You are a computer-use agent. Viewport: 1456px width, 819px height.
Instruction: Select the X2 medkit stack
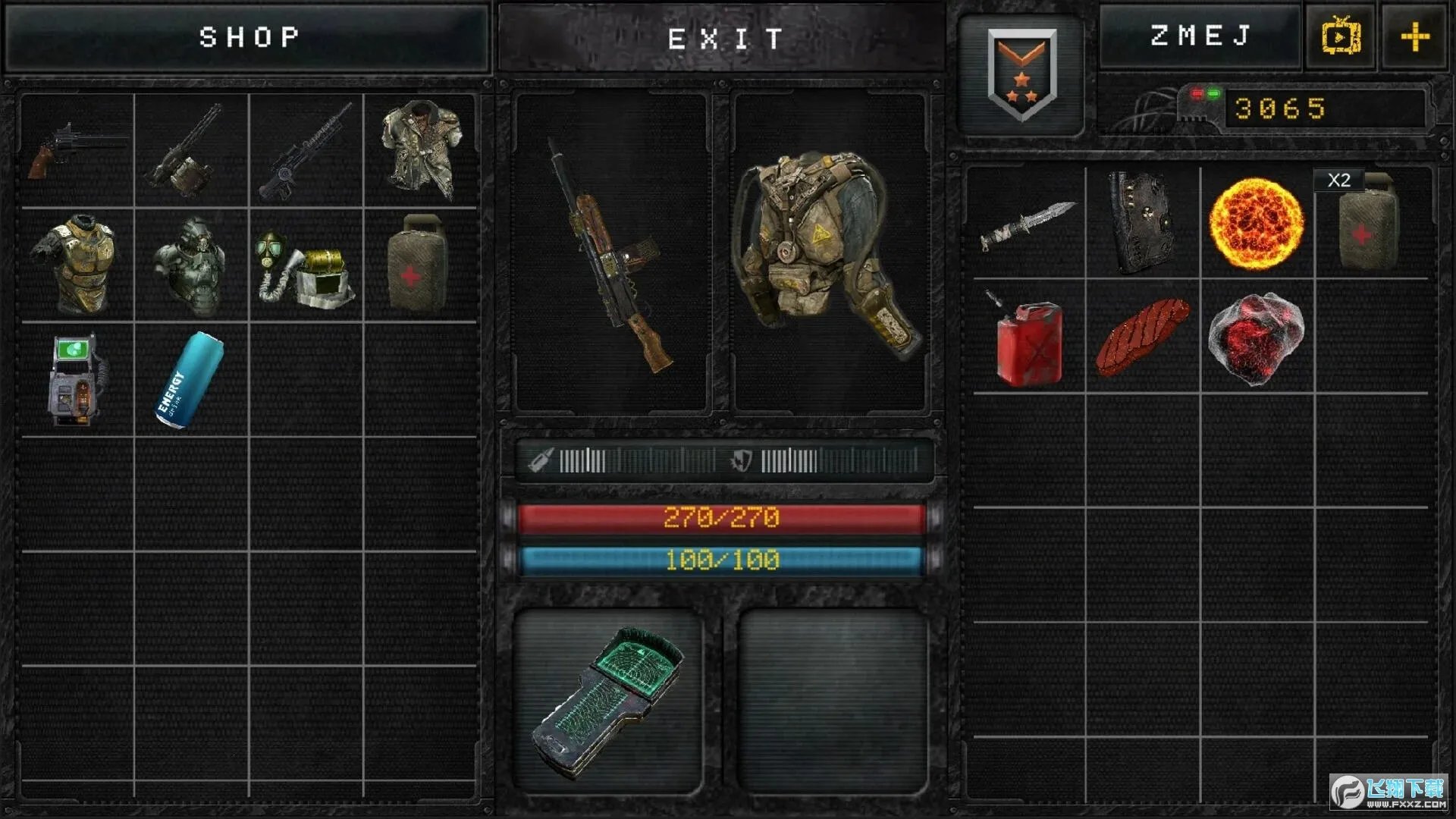pos(1370,223)
